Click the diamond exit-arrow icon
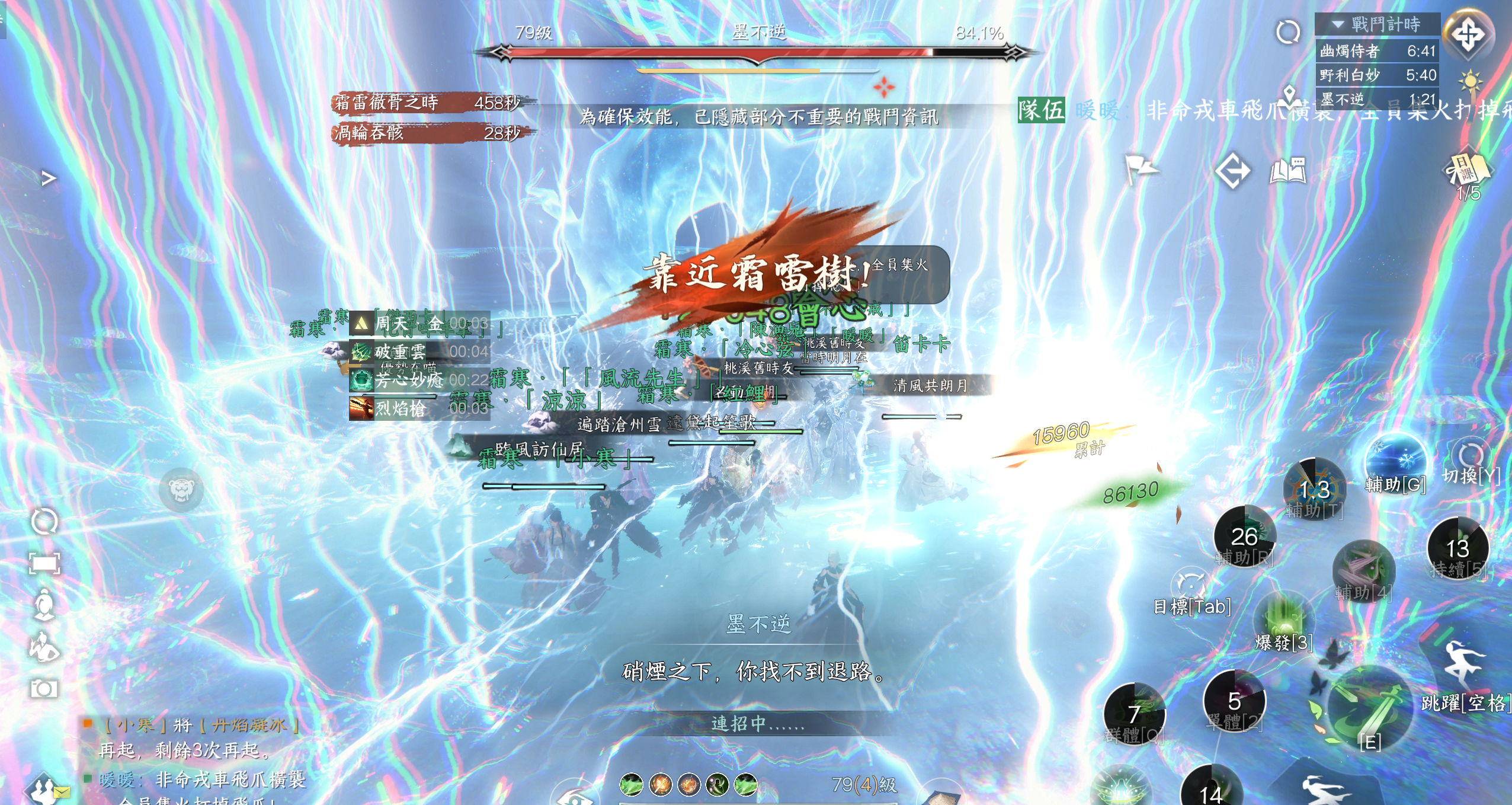This screenshot has width=1512, height=805. pos(1232,171)
